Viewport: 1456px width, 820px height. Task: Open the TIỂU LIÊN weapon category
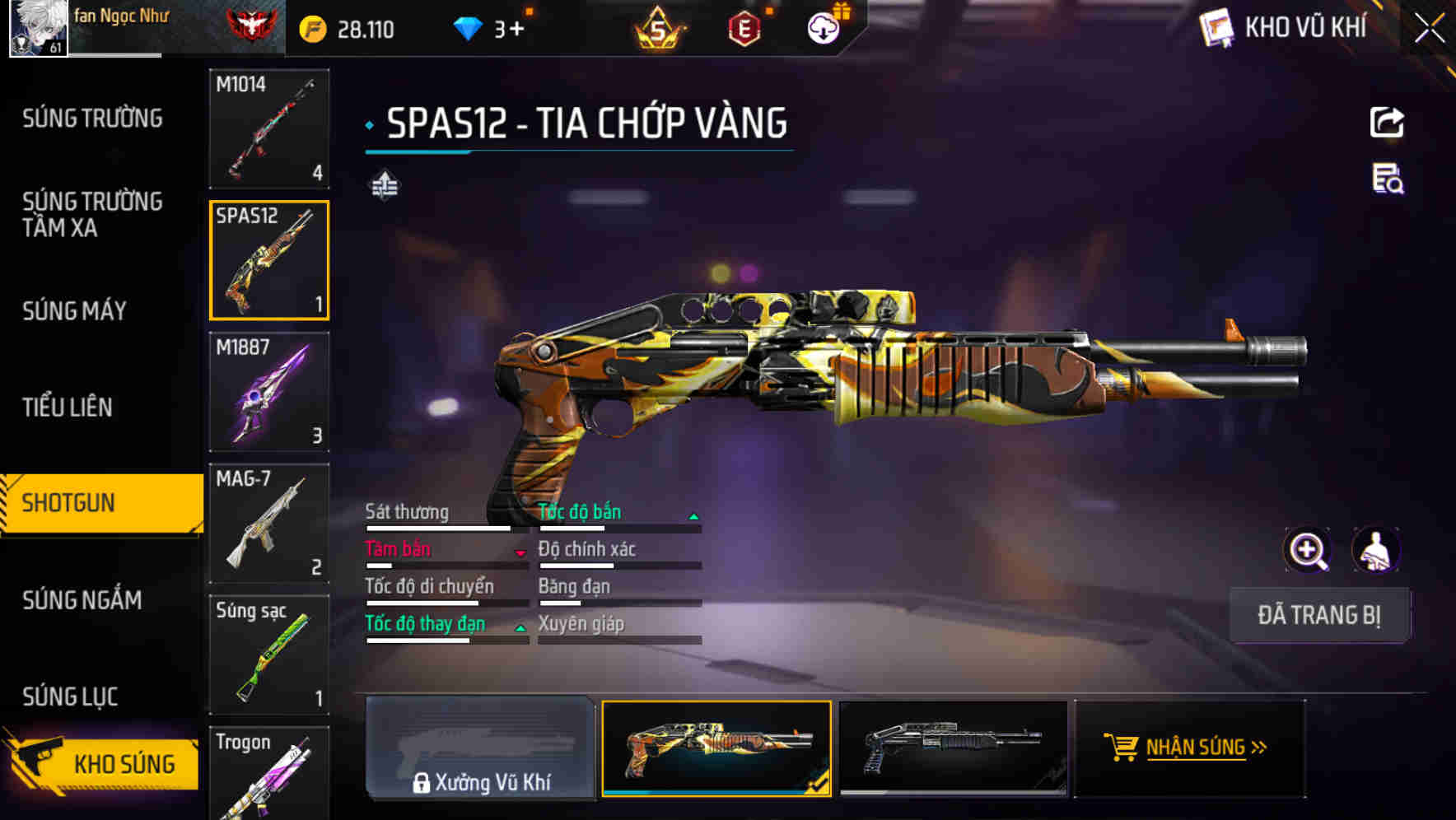[69, 407]
